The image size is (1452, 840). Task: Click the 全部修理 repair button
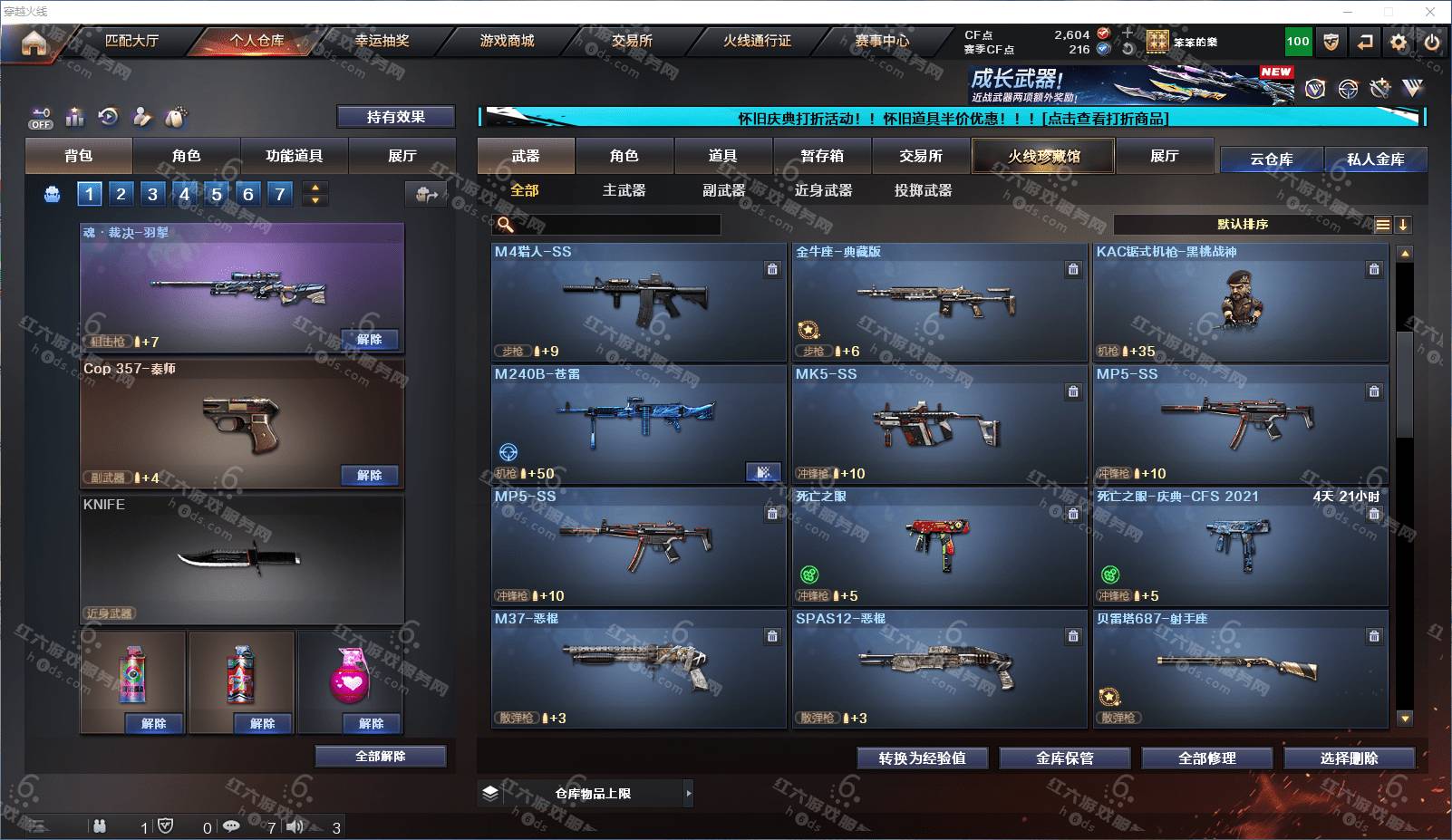coord(1206,758)
